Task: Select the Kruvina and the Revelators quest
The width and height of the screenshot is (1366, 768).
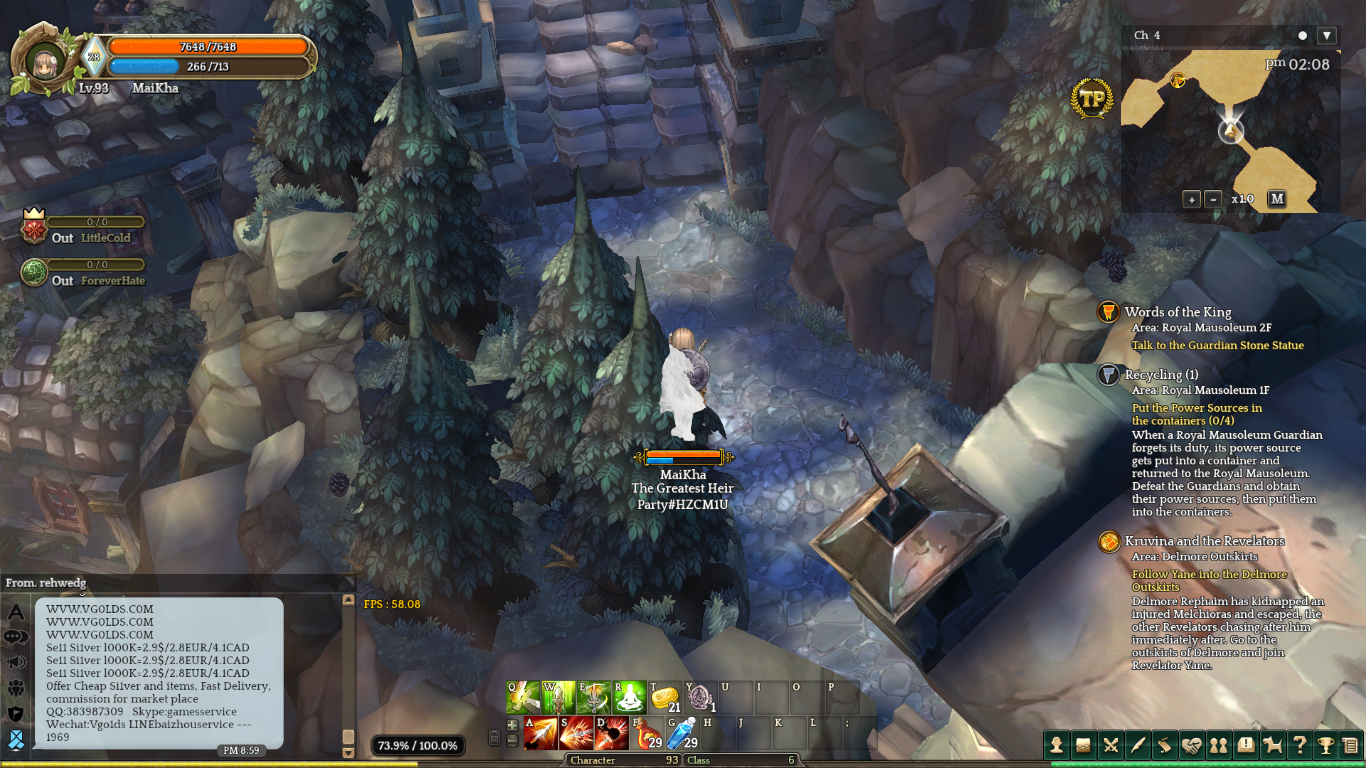Action: coord(1204,541)
